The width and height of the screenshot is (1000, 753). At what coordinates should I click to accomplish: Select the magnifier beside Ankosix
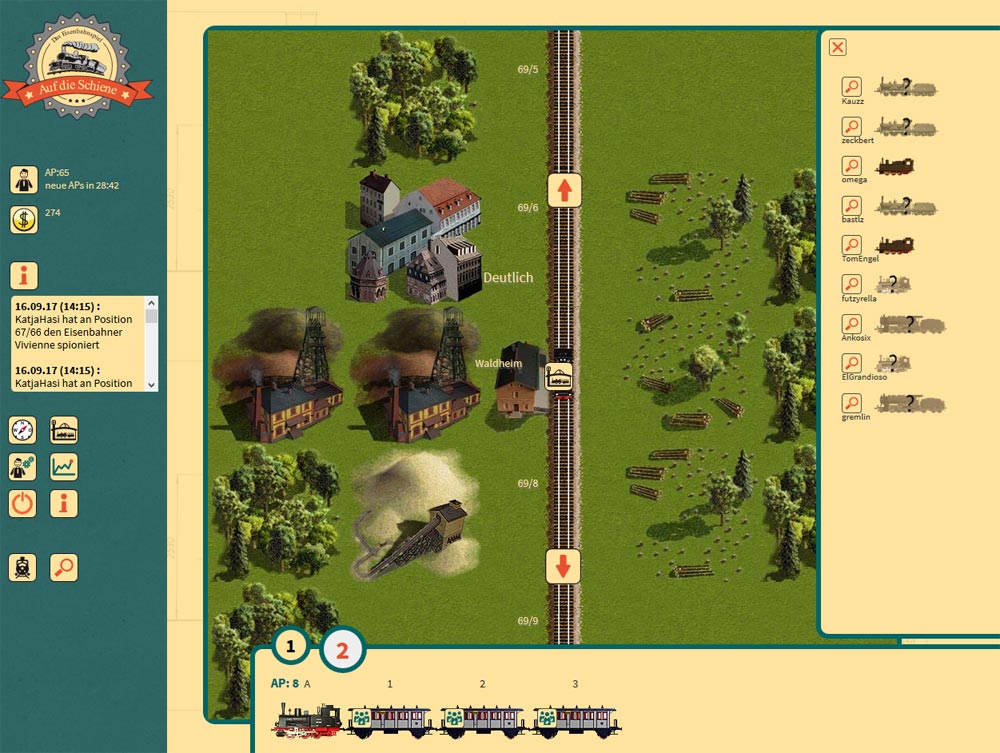(x=851, y=324)
